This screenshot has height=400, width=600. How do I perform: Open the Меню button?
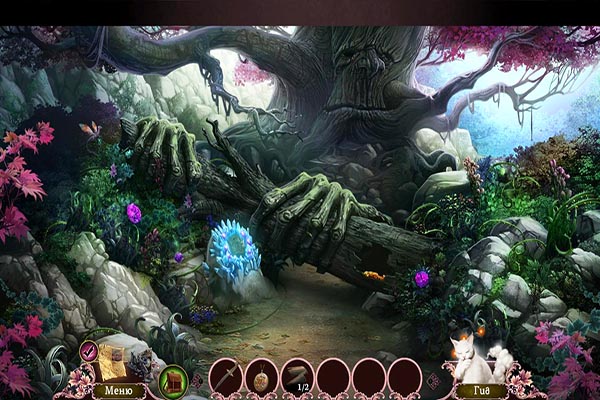118,390
